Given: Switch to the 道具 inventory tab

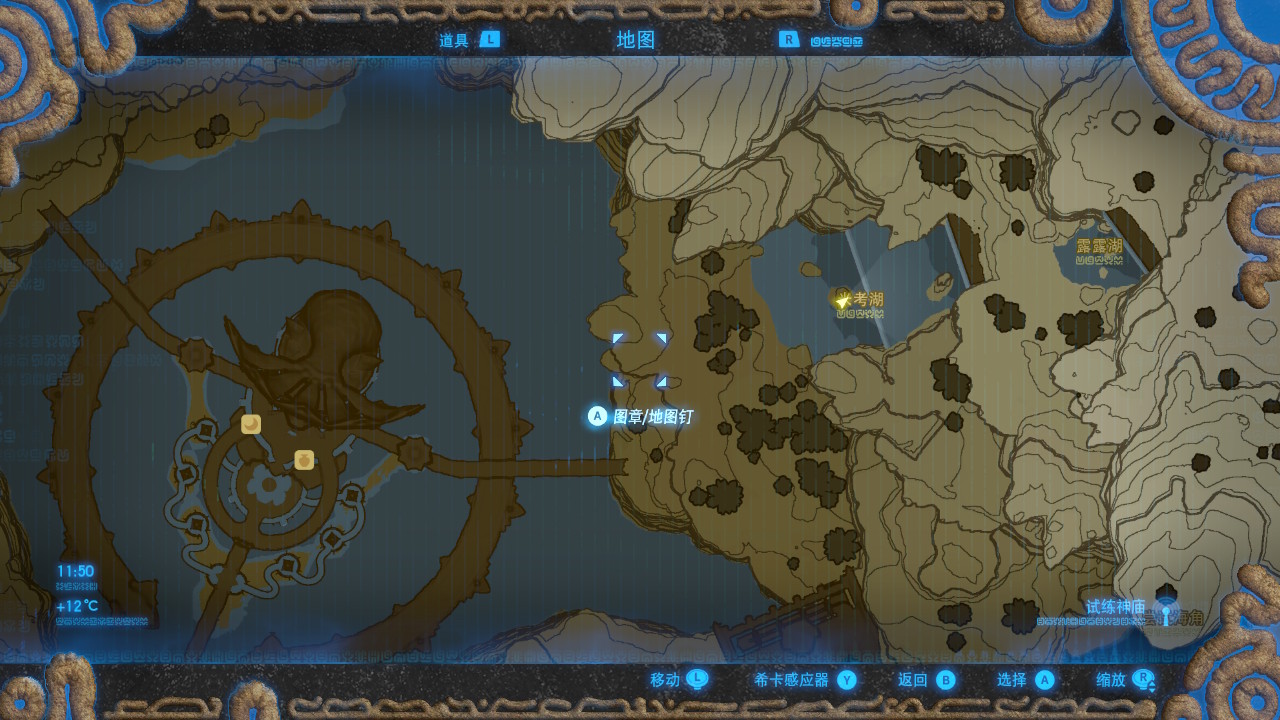Looking at the screenshot, I should point(468,40).
